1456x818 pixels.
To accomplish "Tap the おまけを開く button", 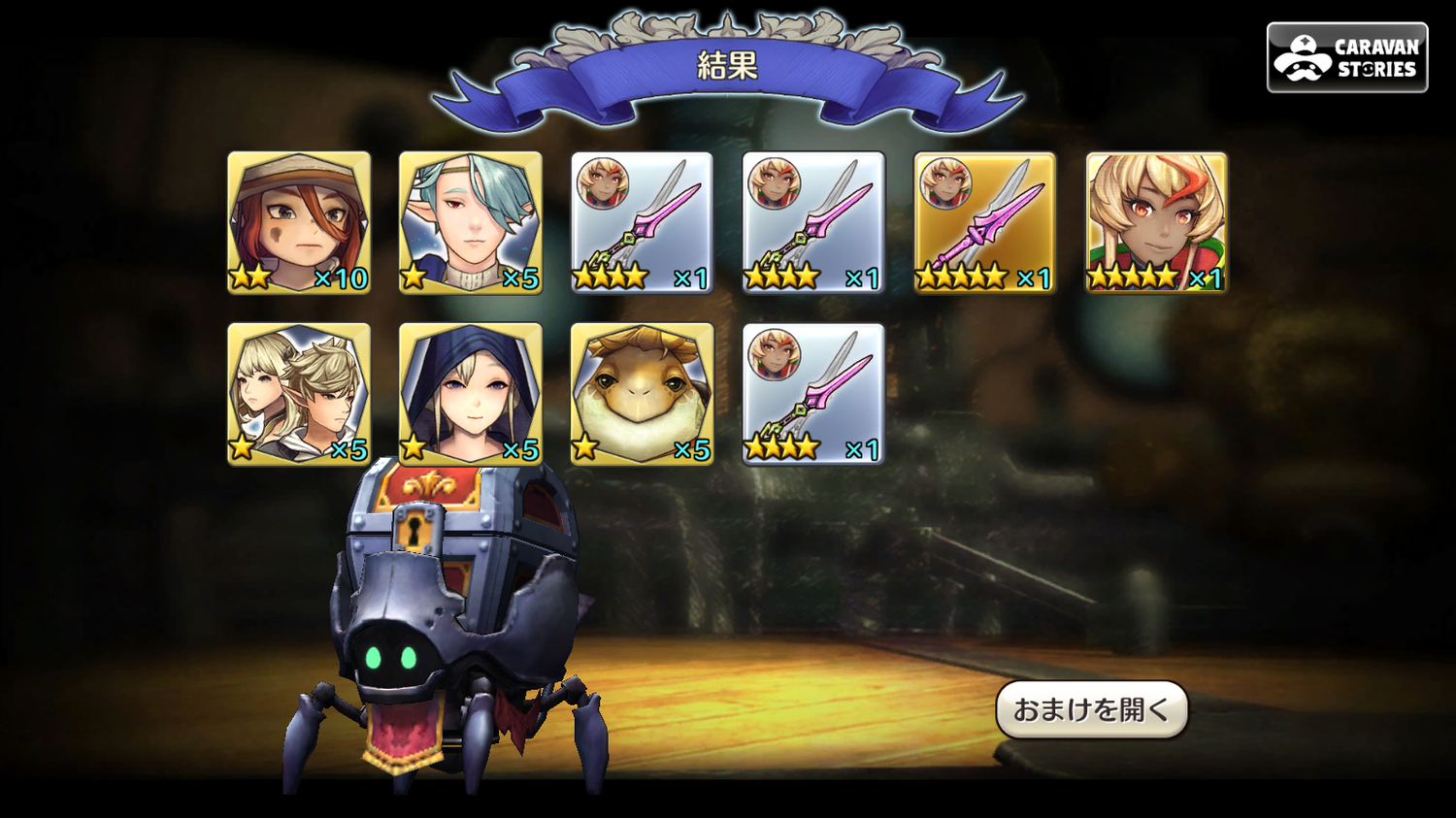I will (x=1091, y=709).
